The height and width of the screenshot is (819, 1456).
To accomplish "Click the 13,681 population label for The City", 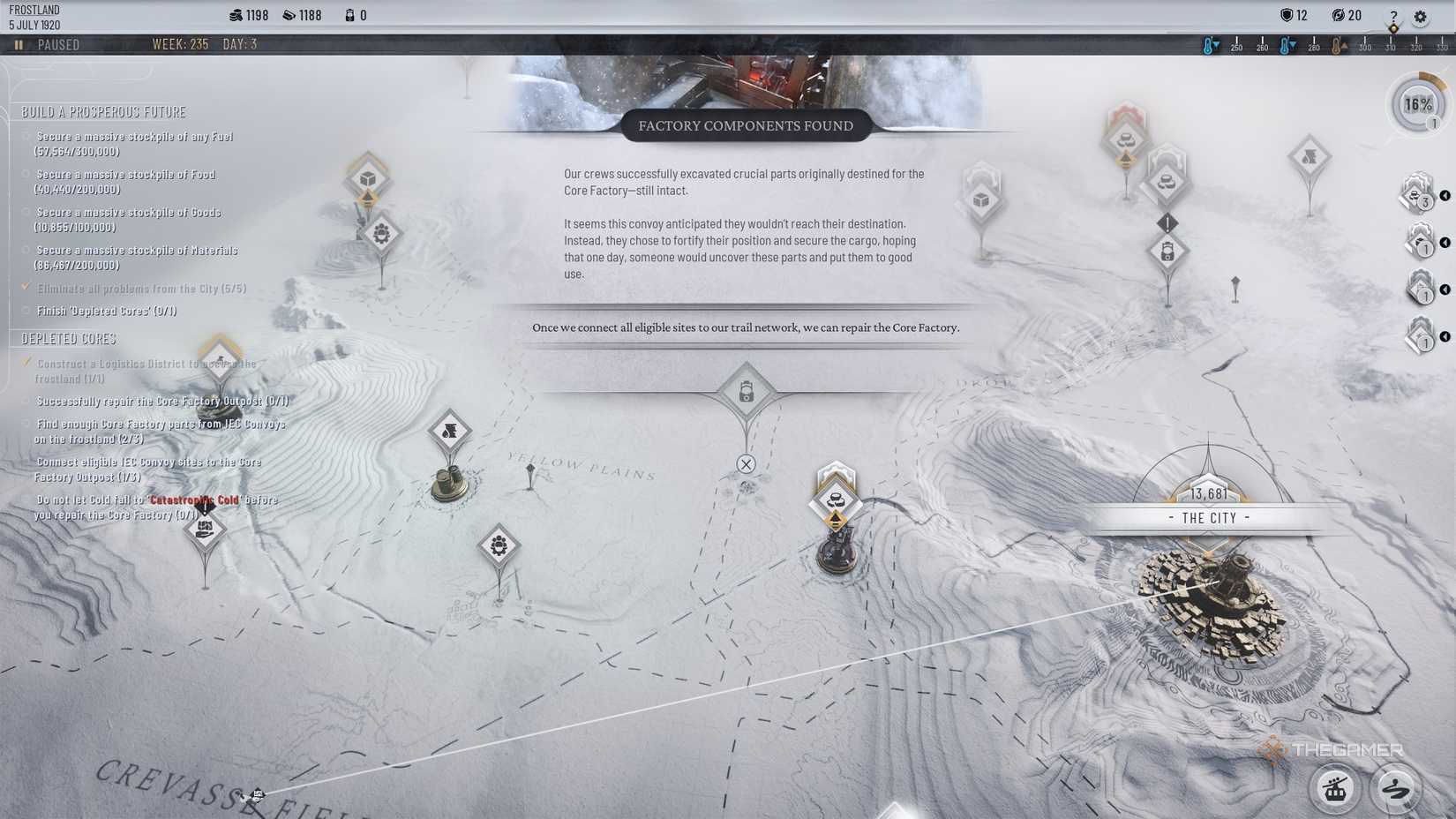I will [x=1209, y=493].
